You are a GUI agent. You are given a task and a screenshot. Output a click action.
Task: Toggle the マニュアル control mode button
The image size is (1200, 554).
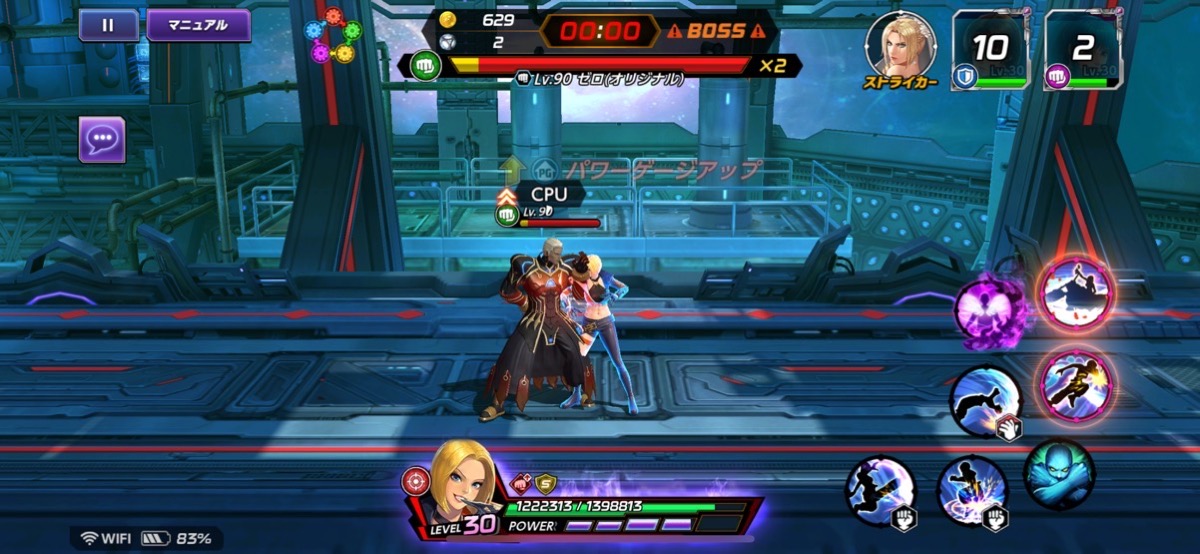coord(198,25)
